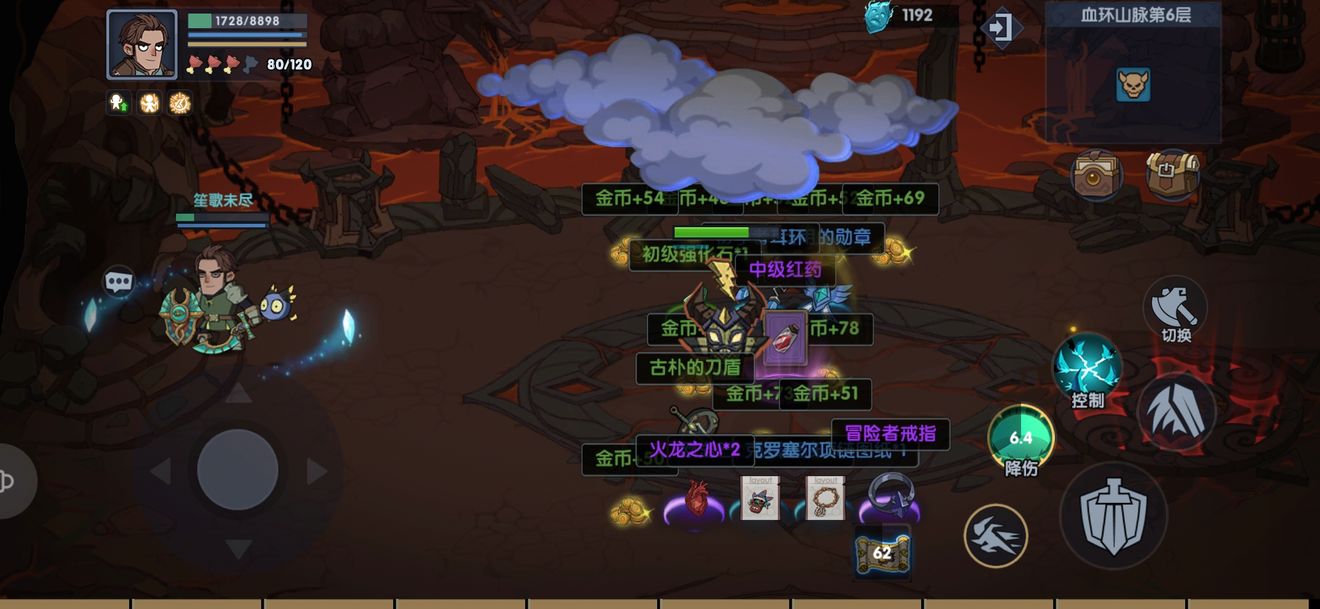Hit the sword and shield attack button
Screen dimensions: 1320x609
1112,516
